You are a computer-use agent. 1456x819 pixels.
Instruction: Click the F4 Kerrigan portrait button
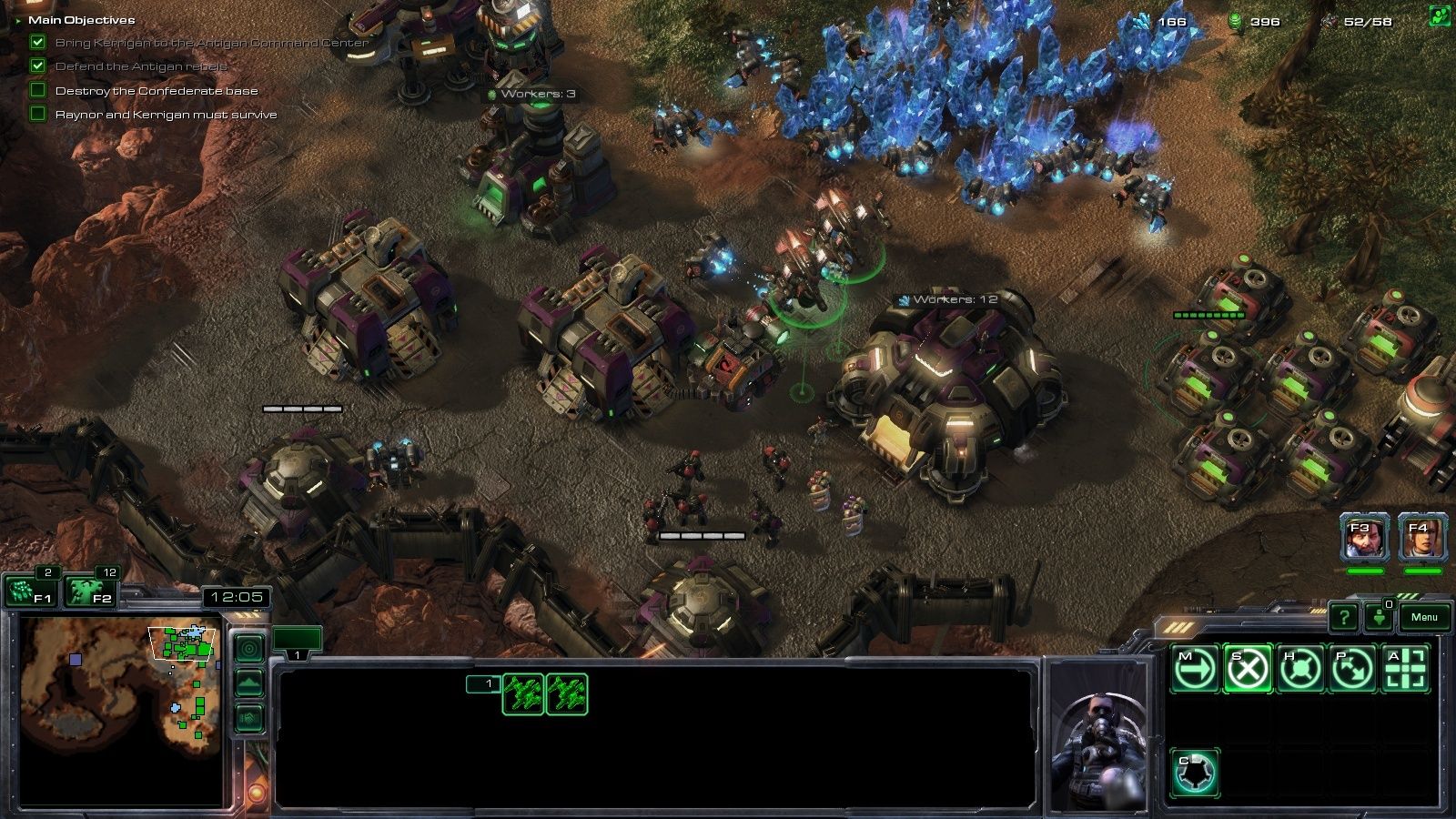1420,539
